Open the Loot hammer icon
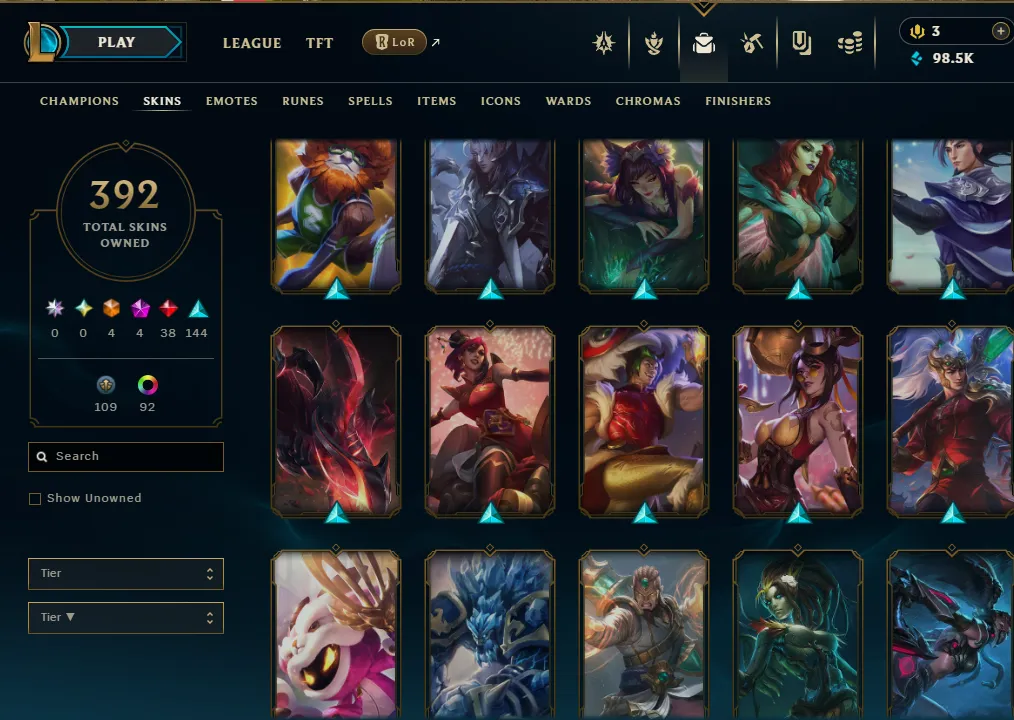Image resolution: width=1014 pixels, height=720 pixels. 752,43
